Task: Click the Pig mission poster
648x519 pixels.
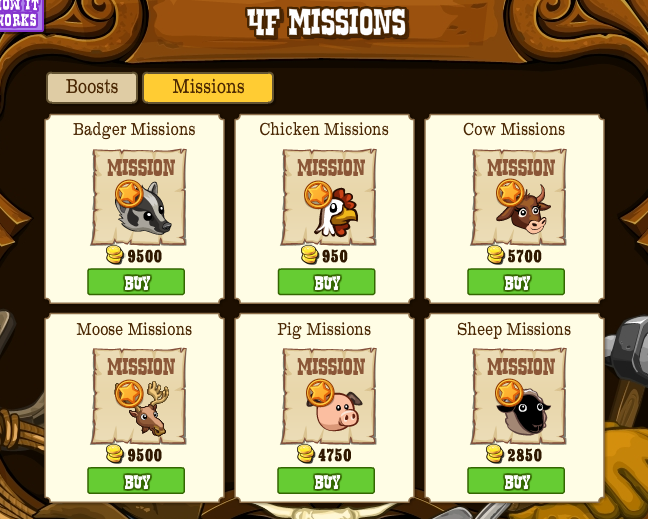Action: coord(328,395)
